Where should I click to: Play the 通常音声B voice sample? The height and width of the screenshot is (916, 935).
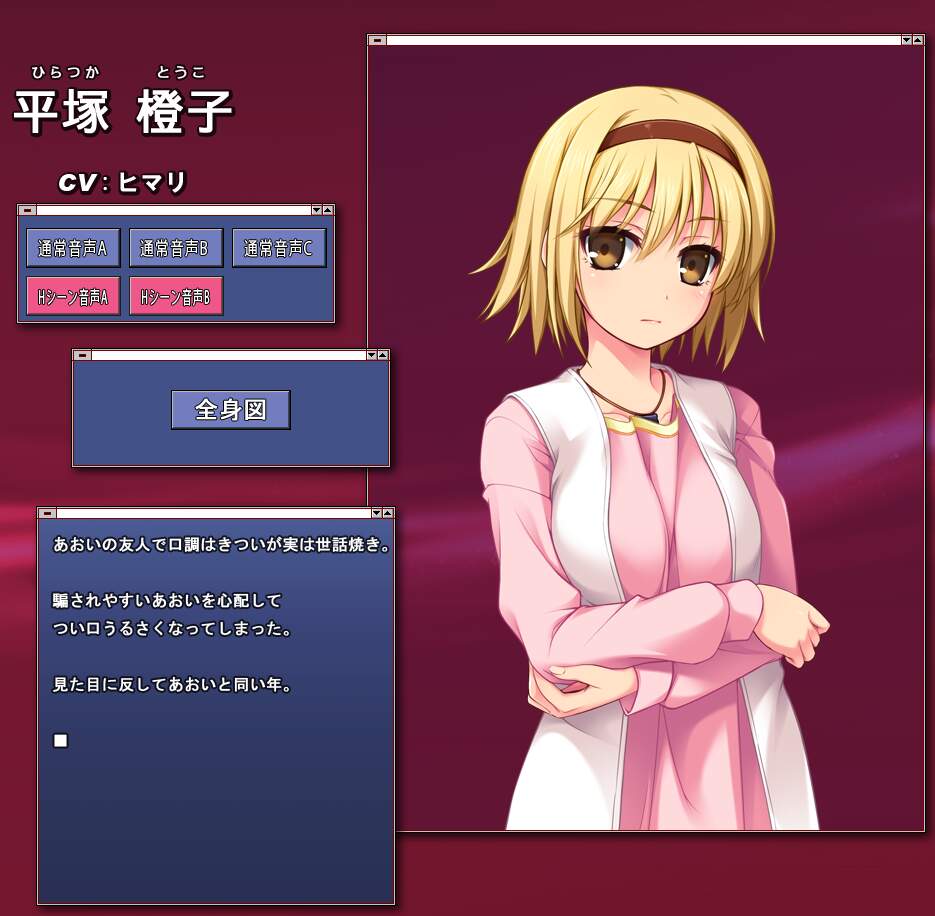click(x=176, y=248)
